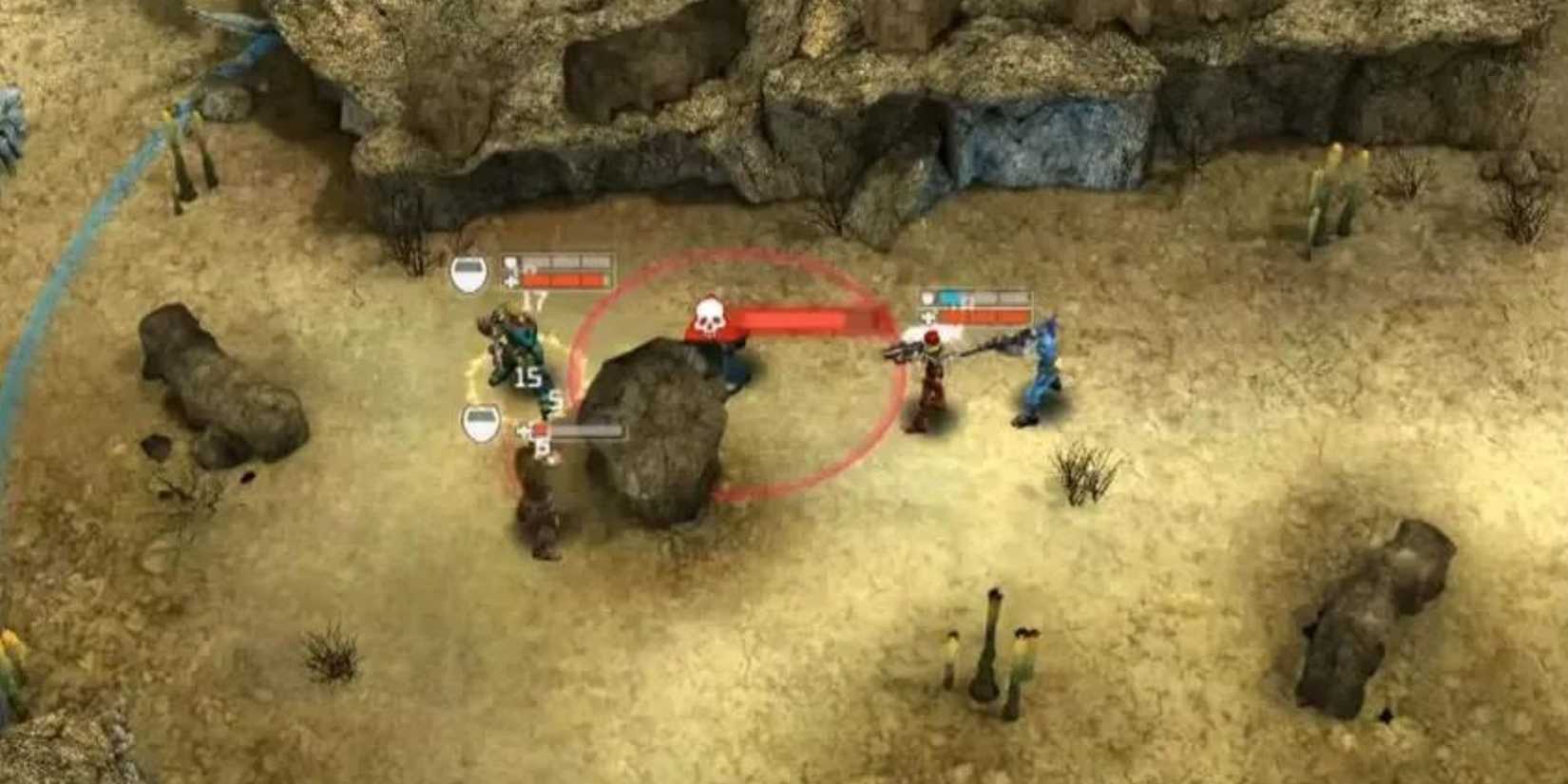Select the upper-left shield status icon

coord(468,273)
